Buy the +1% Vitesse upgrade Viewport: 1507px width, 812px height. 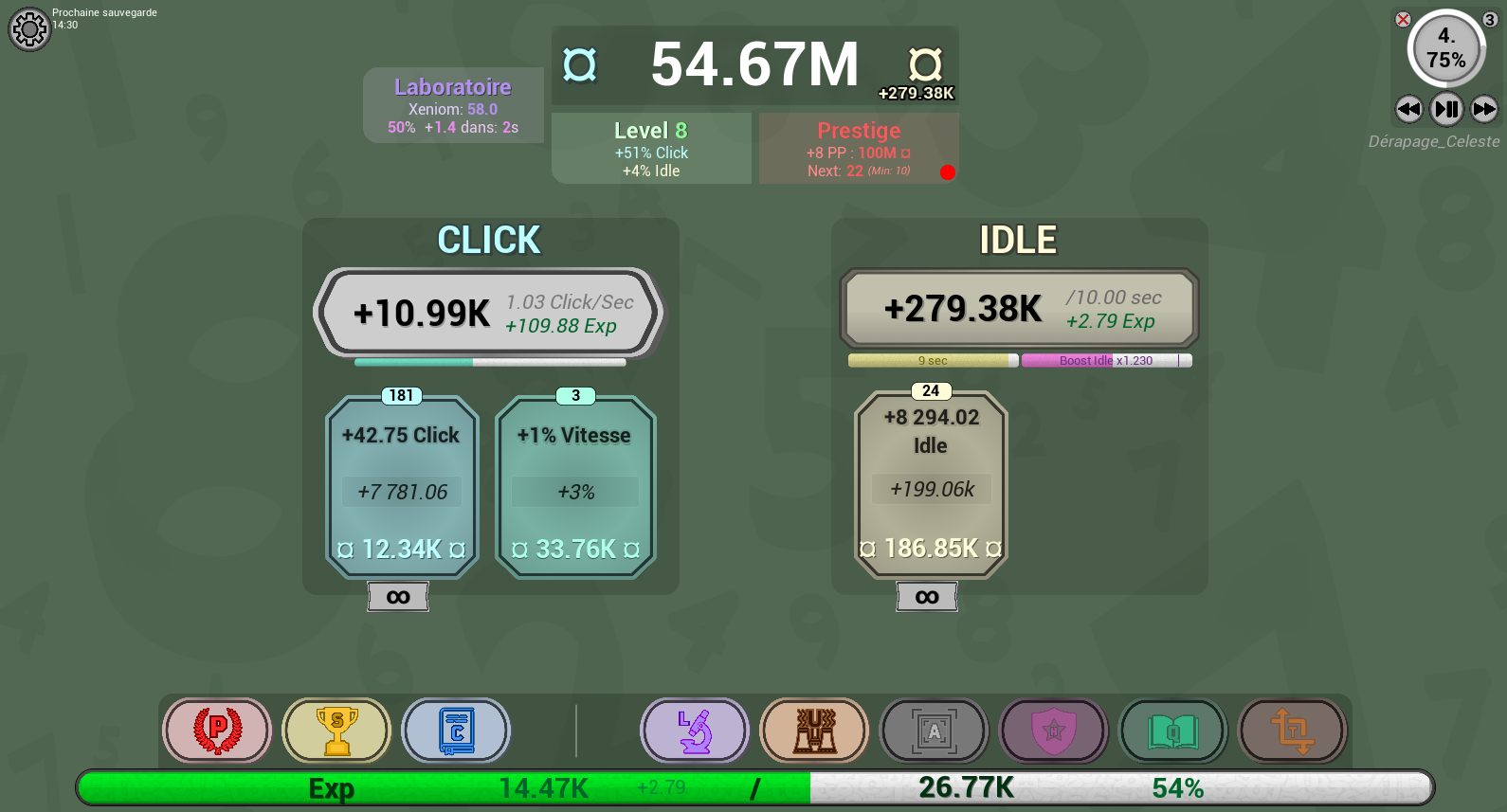(573, 488)
